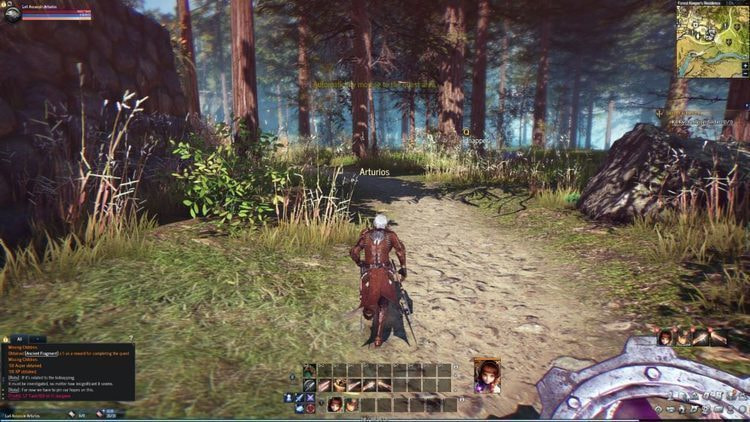Viewport: 750px width, 422px height.
Task: Click the player portrait in the top-left corner
Action: (x=12, y=13)
